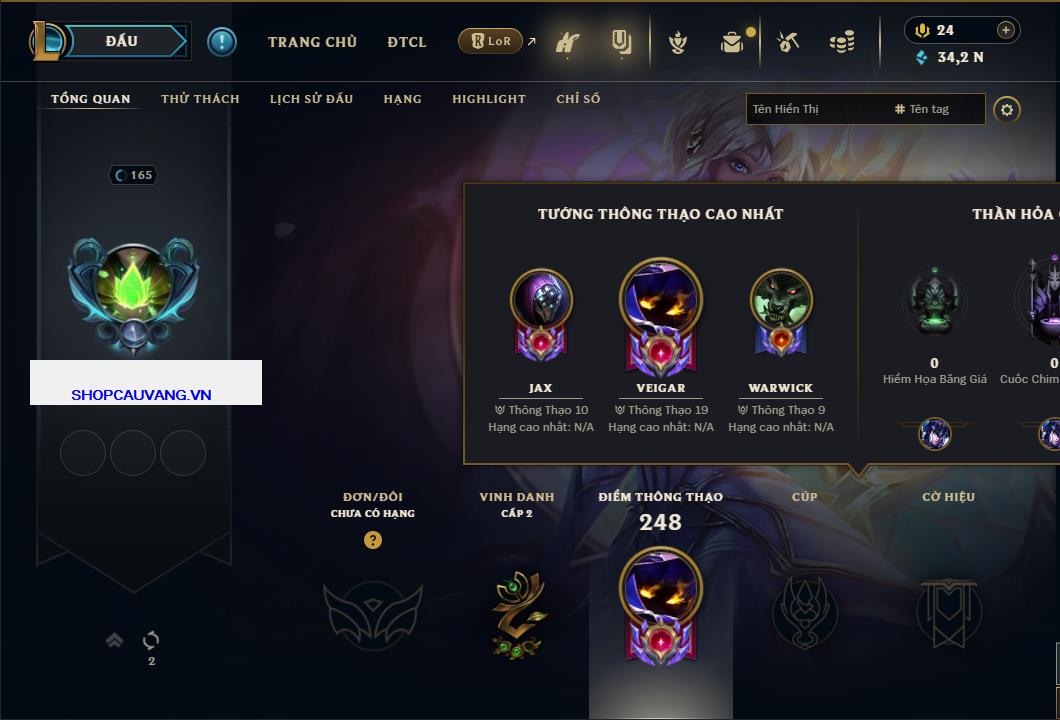The height and width of the screenshot is (720, 1060).
Task: Open profile settings gear icon
Action: 1007,109
